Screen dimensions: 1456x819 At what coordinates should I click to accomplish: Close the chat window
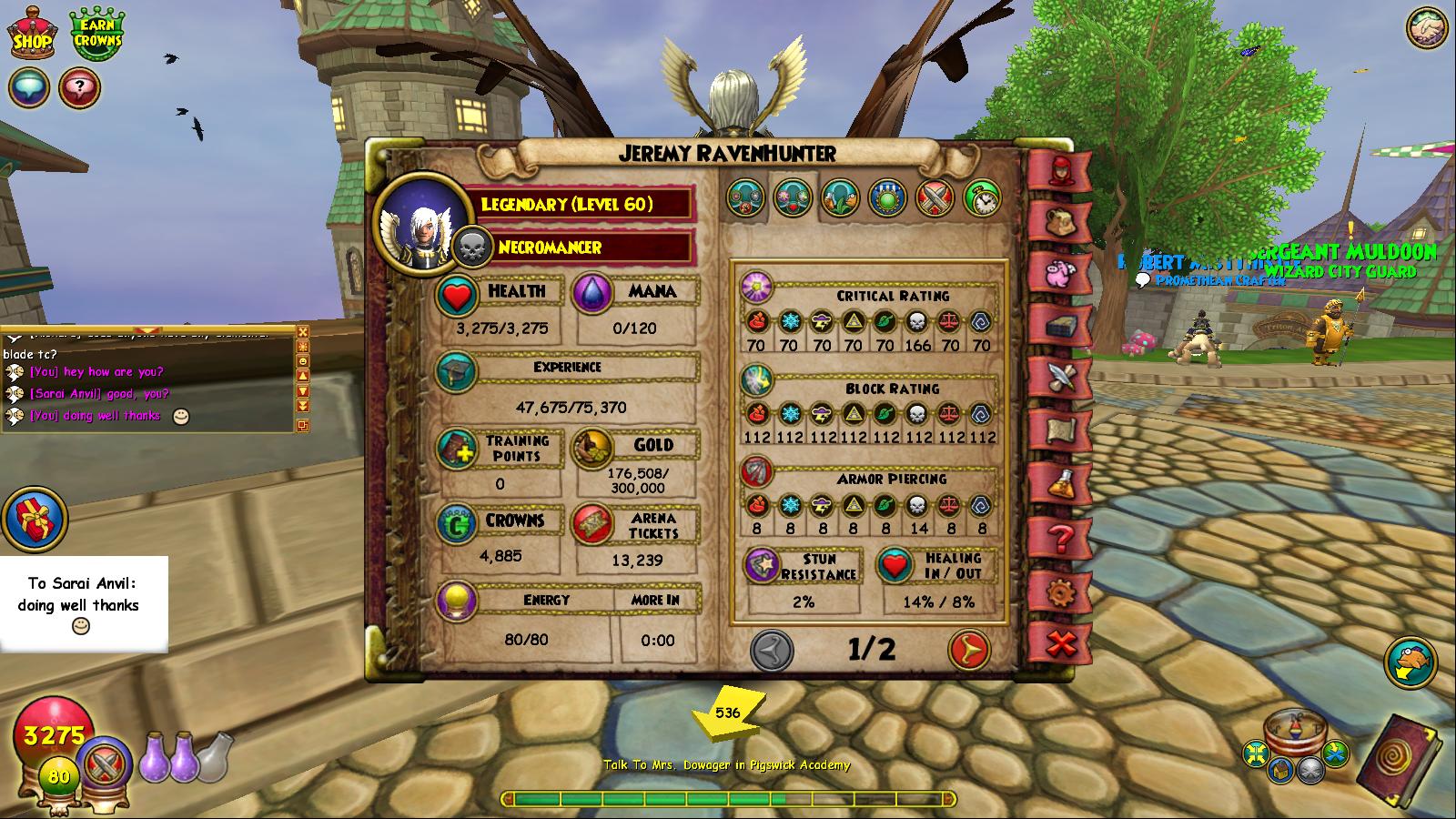[x=303, y=332]
